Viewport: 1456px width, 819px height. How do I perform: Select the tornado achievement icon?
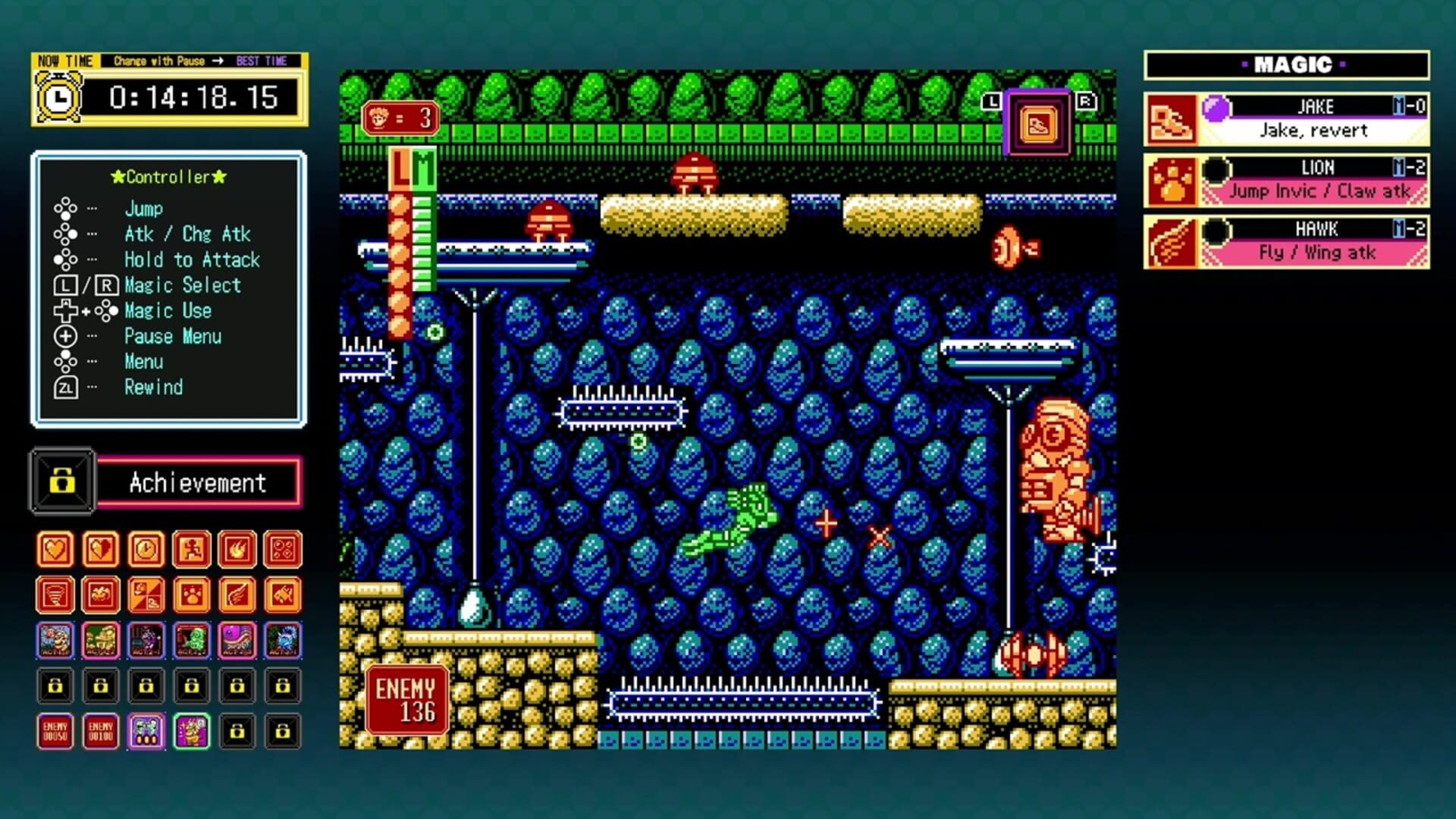tap(55, 595)
